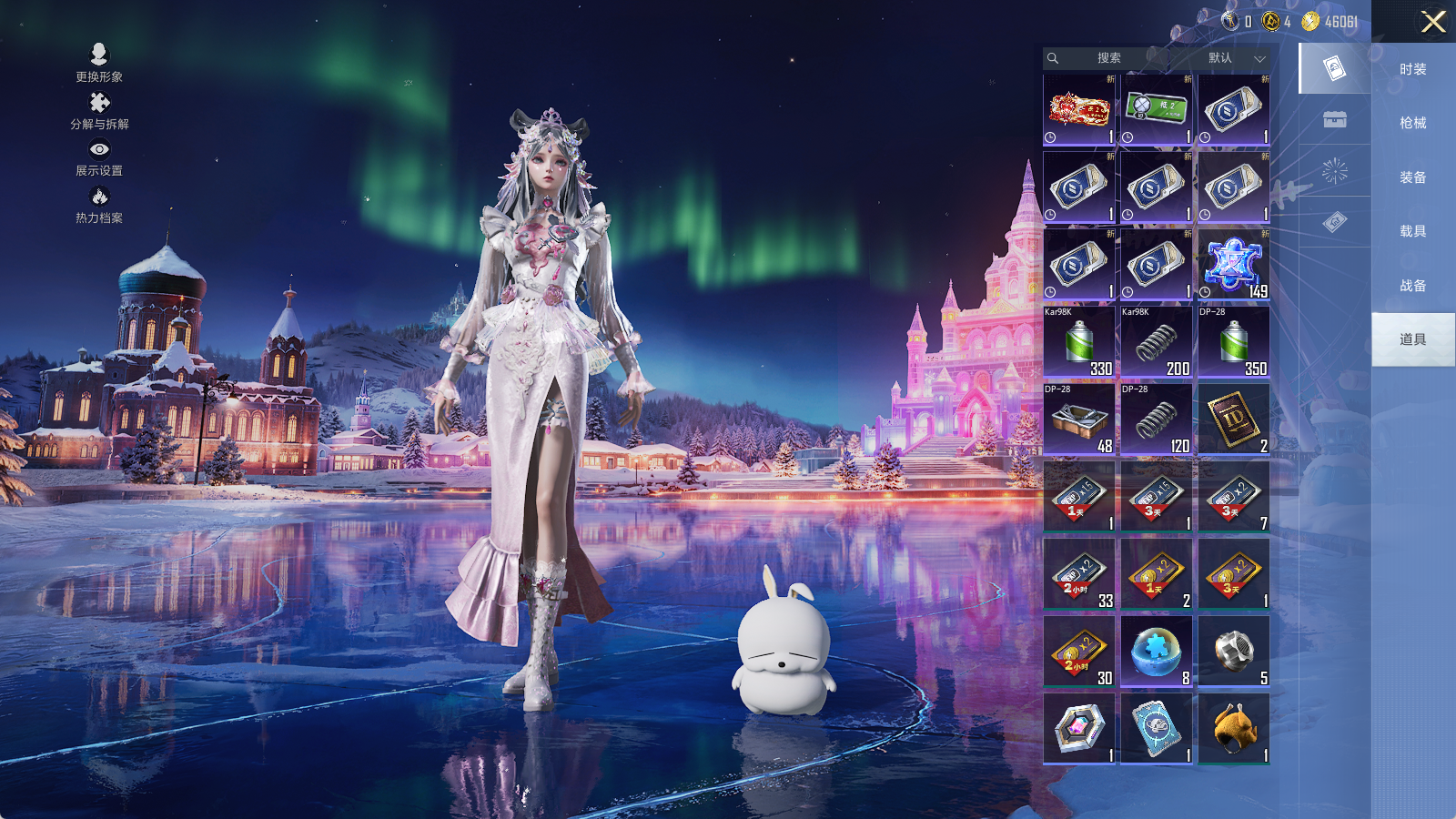
Task: Pick the blue puzzle orb item
Action: coord(1156,652)
